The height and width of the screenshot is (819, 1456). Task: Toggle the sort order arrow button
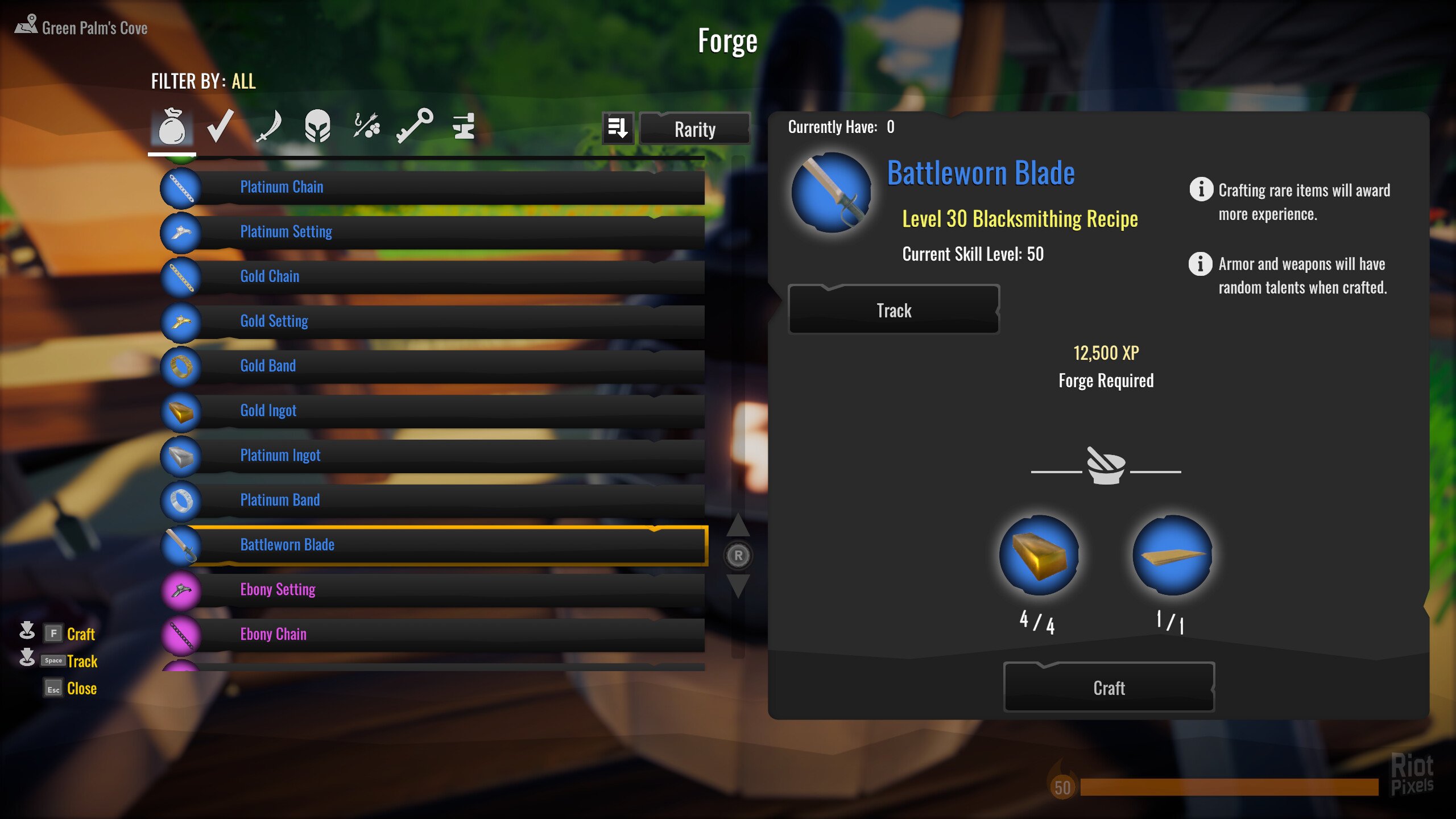[618, 129]
